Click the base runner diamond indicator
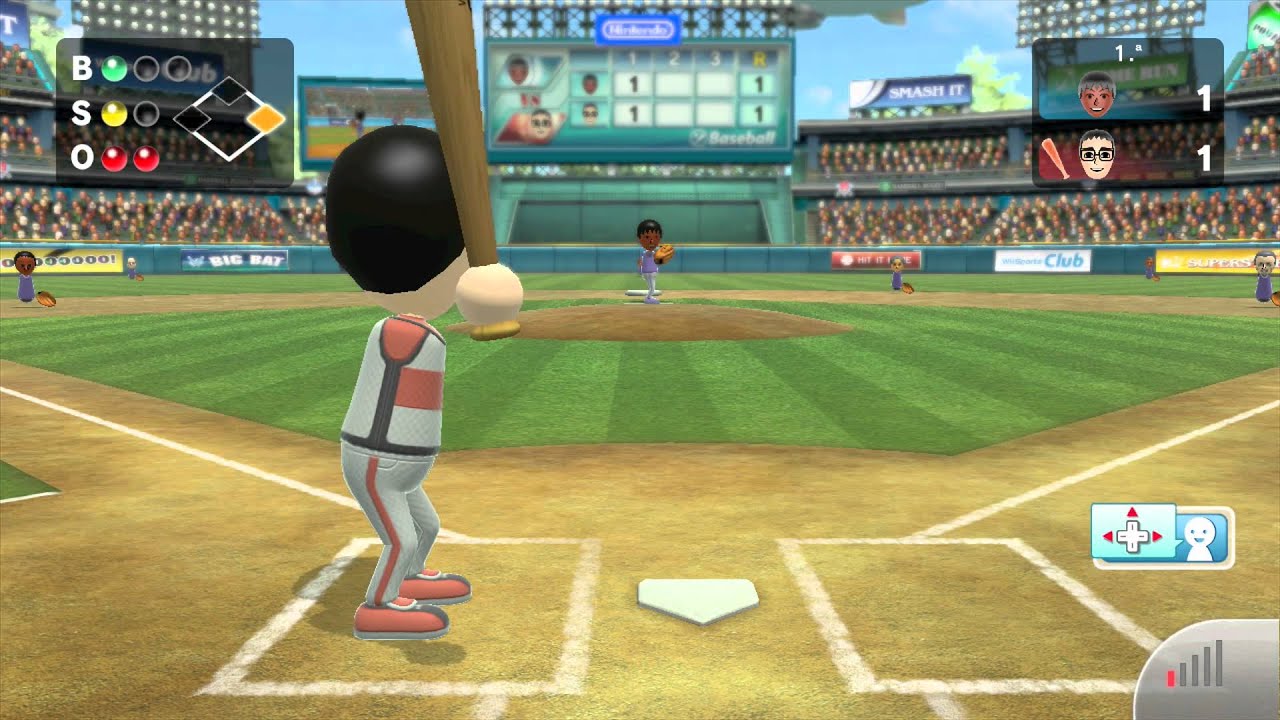This screenshot has height=720, width=1280. (x=230, y=119)
